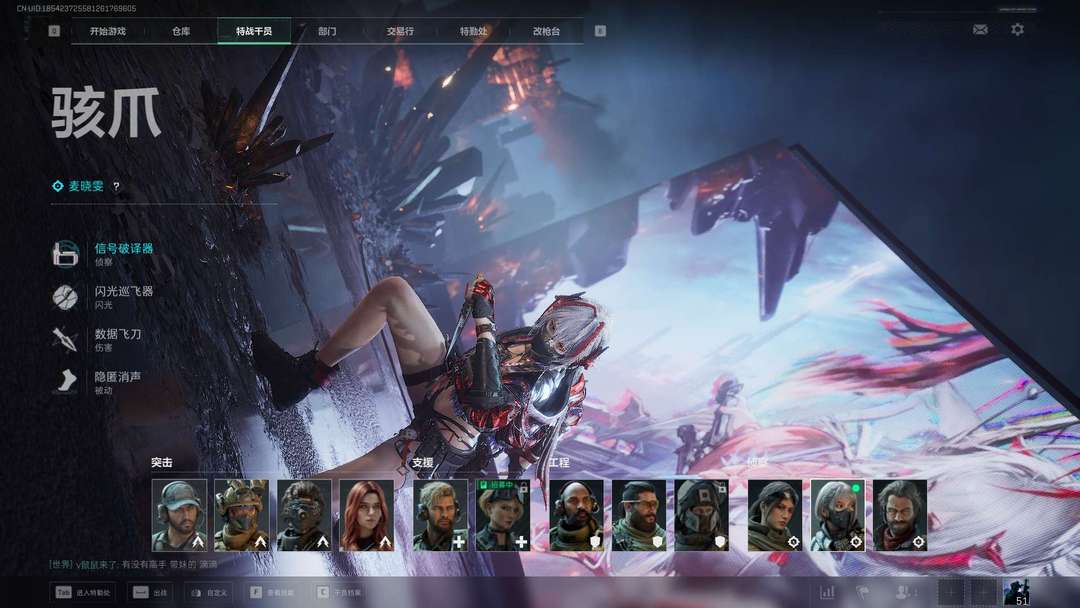Choose the capped bearded assault operator portrait
The image size is (1080, 608).
[179, 515]
